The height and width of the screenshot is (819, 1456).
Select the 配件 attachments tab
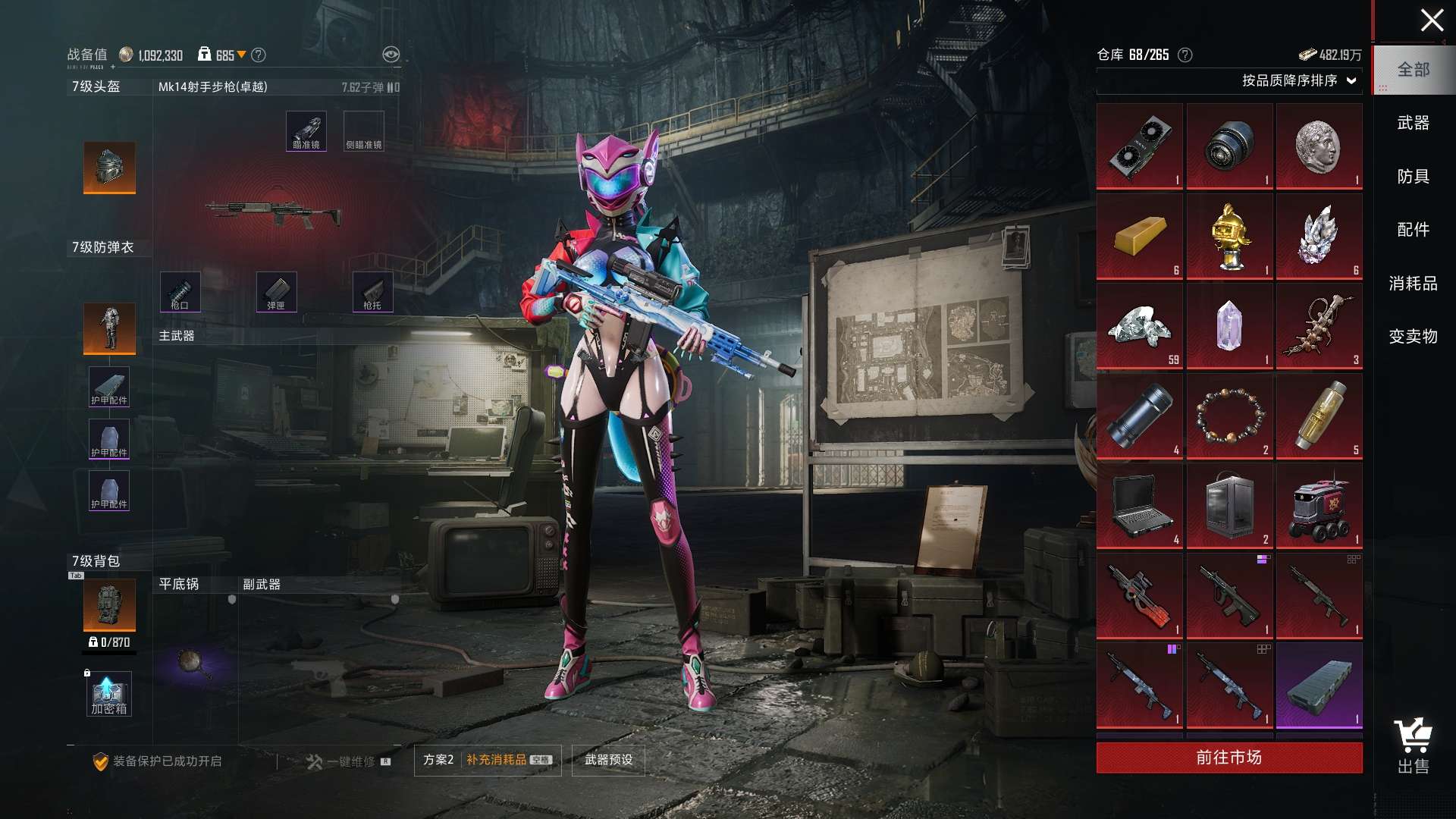(1413, 230)
